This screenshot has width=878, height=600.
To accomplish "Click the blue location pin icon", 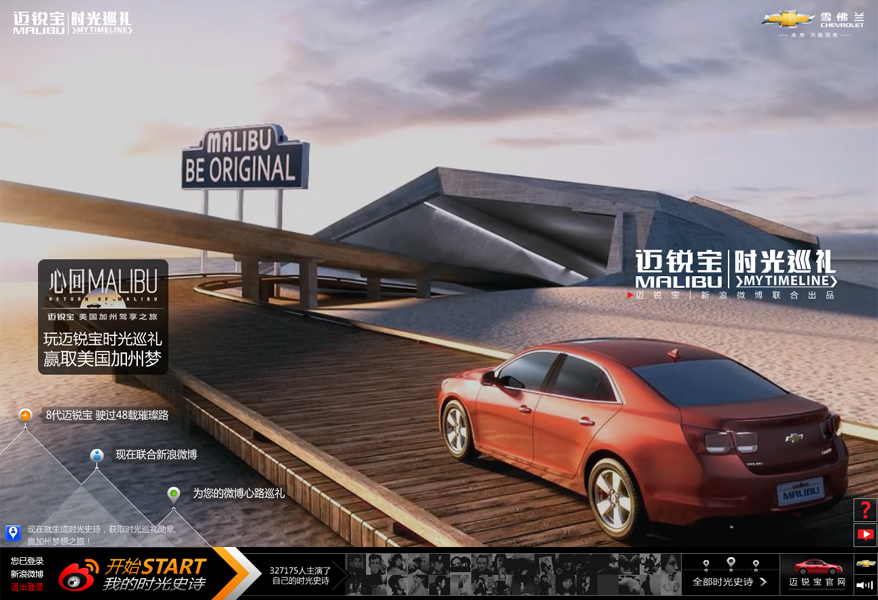I will pyautogui.click(x=13, y=533).
